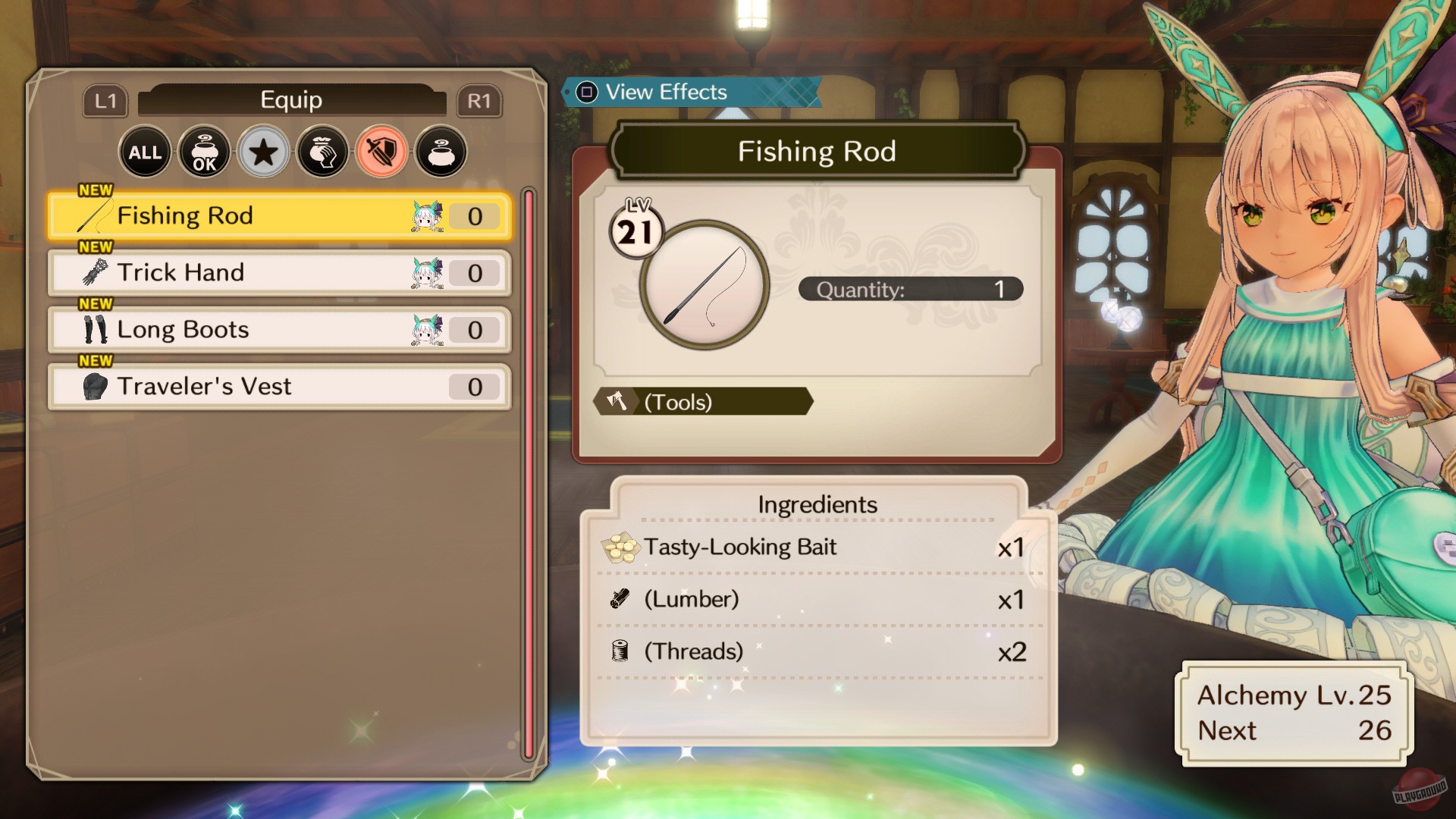Click the R1 shoulder button label
The height and width of the screenshot is (819, 1456).
[x=480, y=100]
